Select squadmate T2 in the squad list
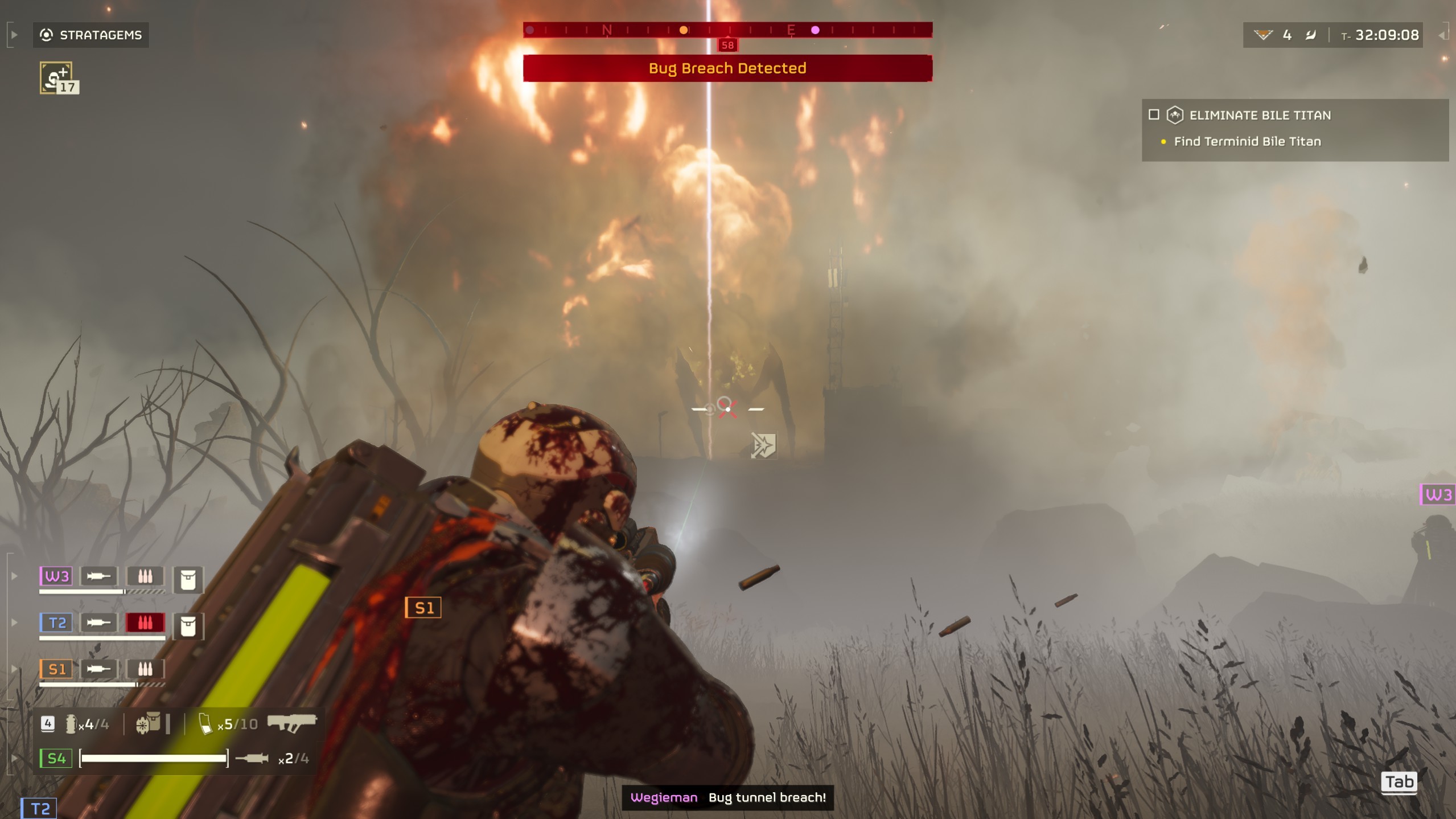Viewport: 1456px width, 819px height. tap(56, 623)
